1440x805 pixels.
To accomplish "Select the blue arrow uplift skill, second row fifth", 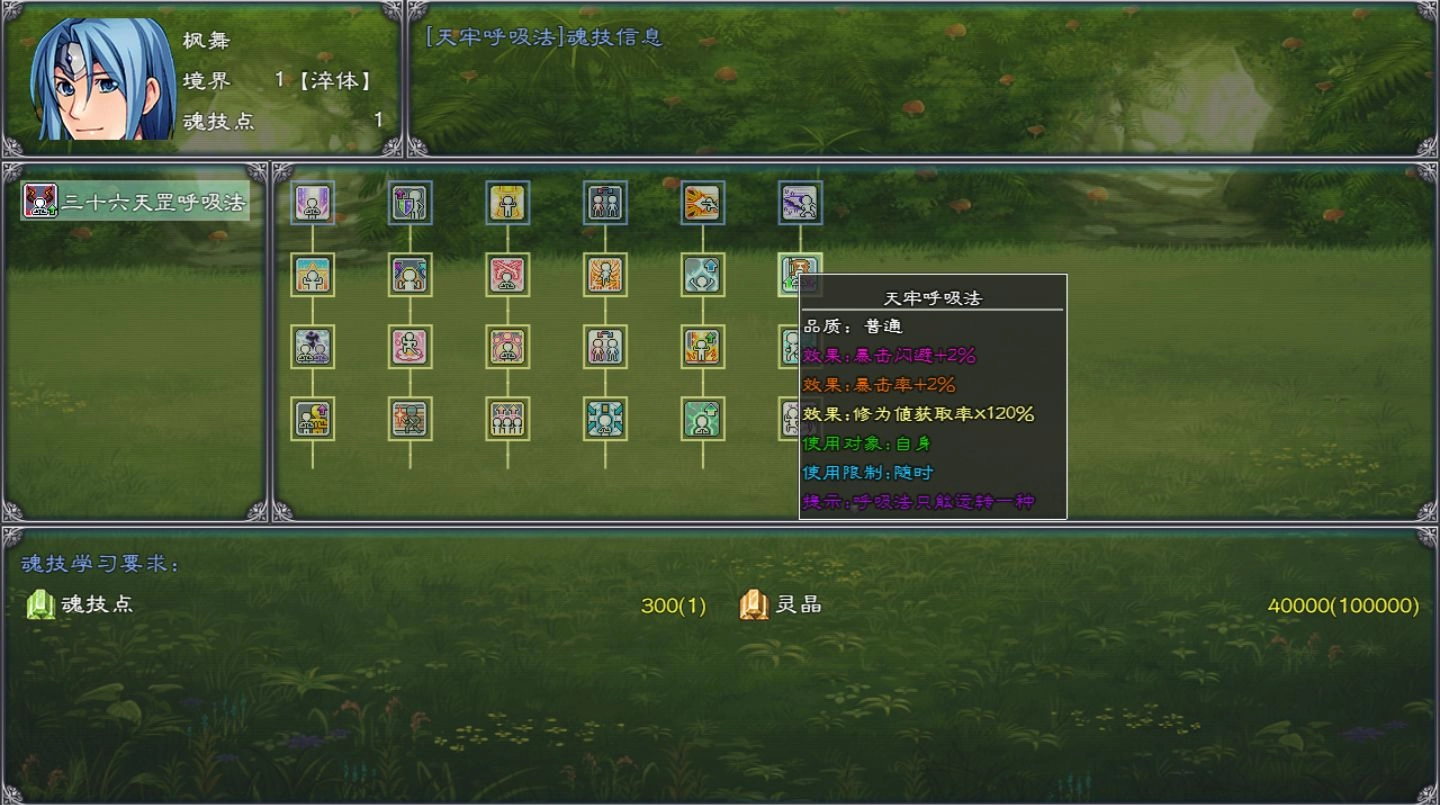I will pyautogui.click(x=703, y=275).
